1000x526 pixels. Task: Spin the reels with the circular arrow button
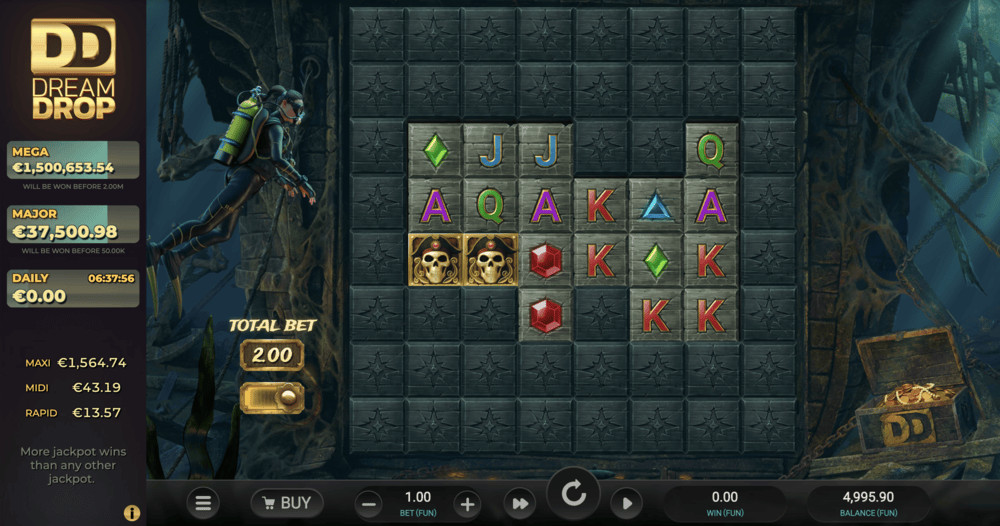pos(573,493)
